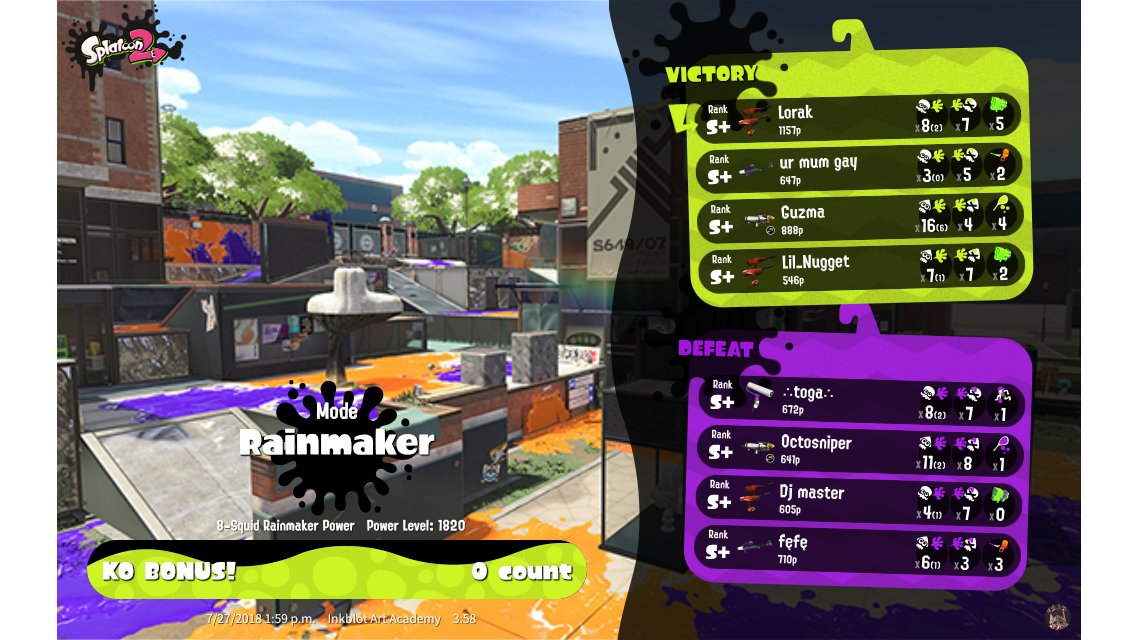Screen dimensions: 1138x640
Task: Choose the Dj master player row
Action: pyautogui.click(x=858, y=499)
